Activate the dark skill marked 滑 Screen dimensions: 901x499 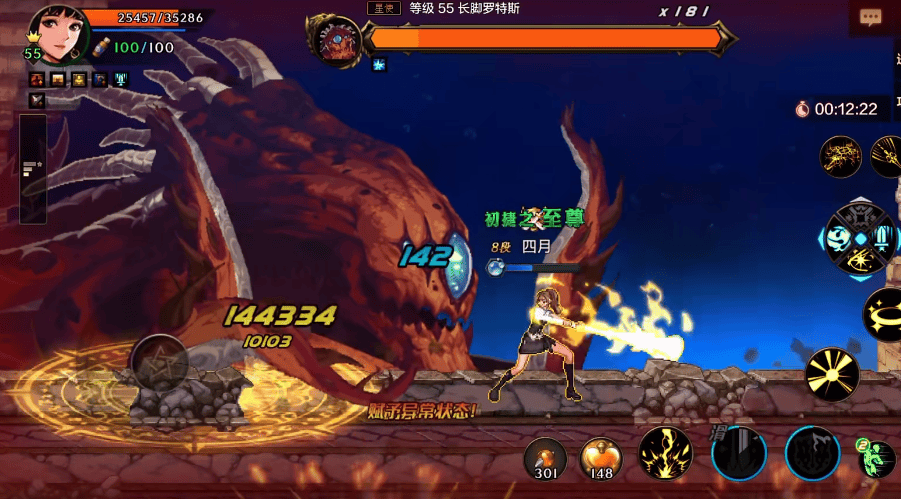[x=739, y=453]
